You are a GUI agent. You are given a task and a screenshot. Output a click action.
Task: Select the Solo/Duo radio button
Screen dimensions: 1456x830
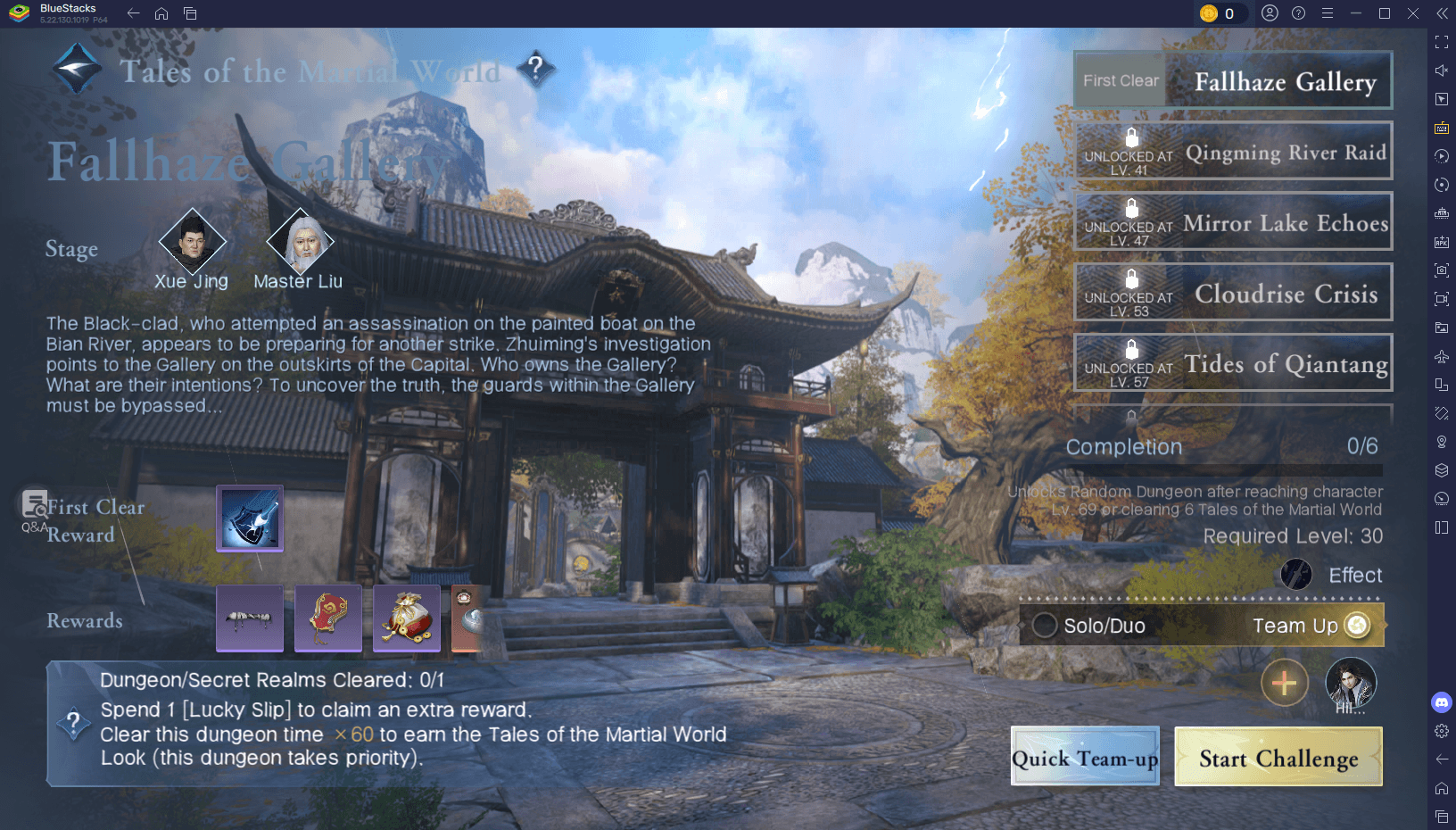pyautogui.click(x=1044, y=626)
